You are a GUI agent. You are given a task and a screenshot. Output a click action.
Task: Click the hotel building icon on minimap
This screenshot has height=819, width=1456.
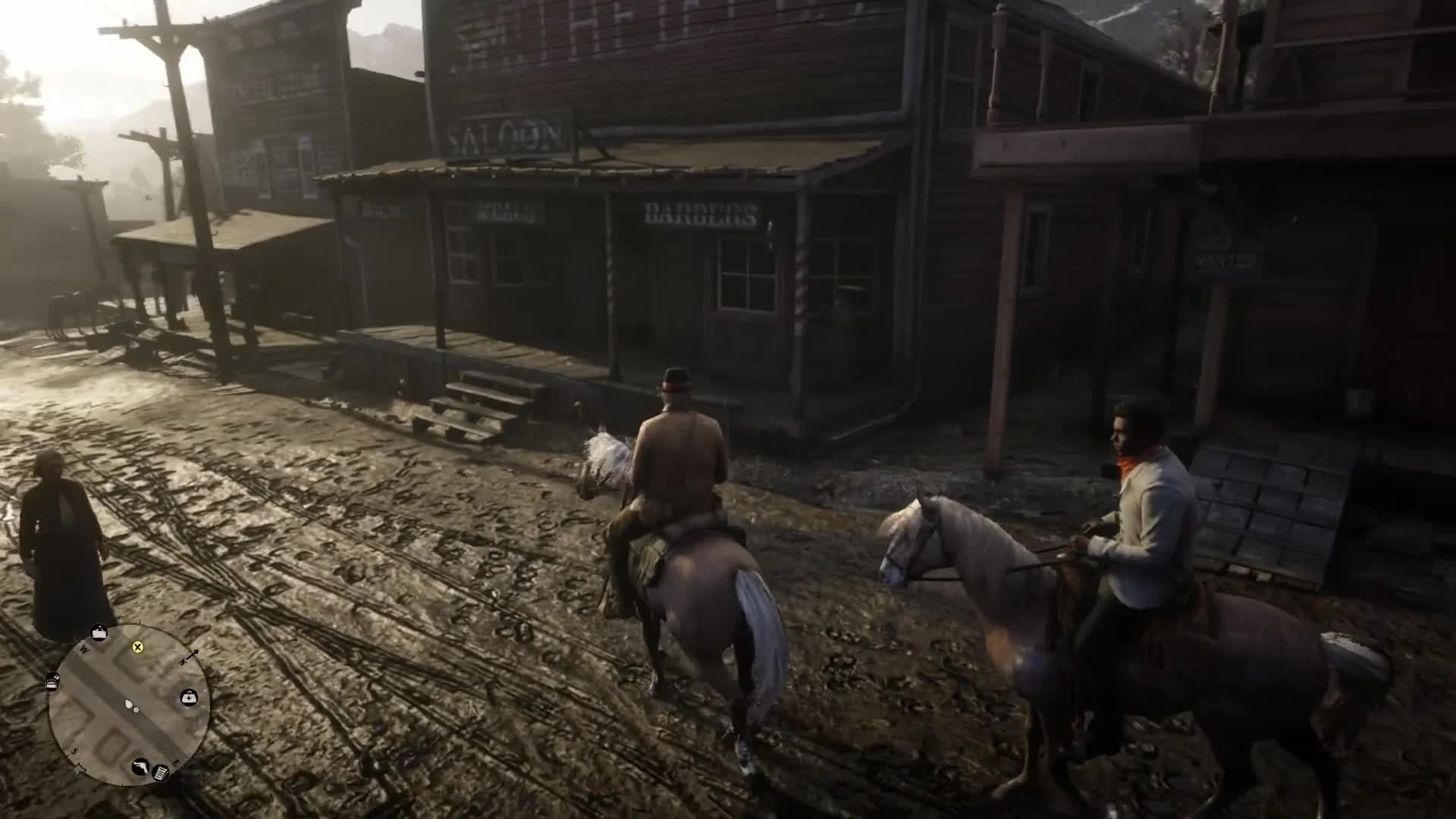99,632
